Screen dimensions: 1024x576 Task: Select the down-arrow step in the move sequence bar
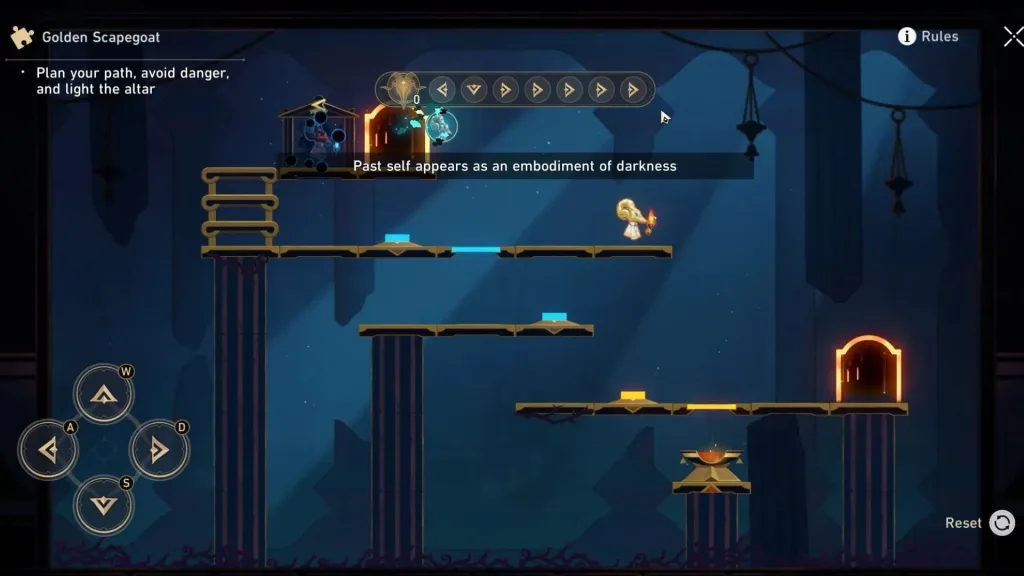point(474,90)
